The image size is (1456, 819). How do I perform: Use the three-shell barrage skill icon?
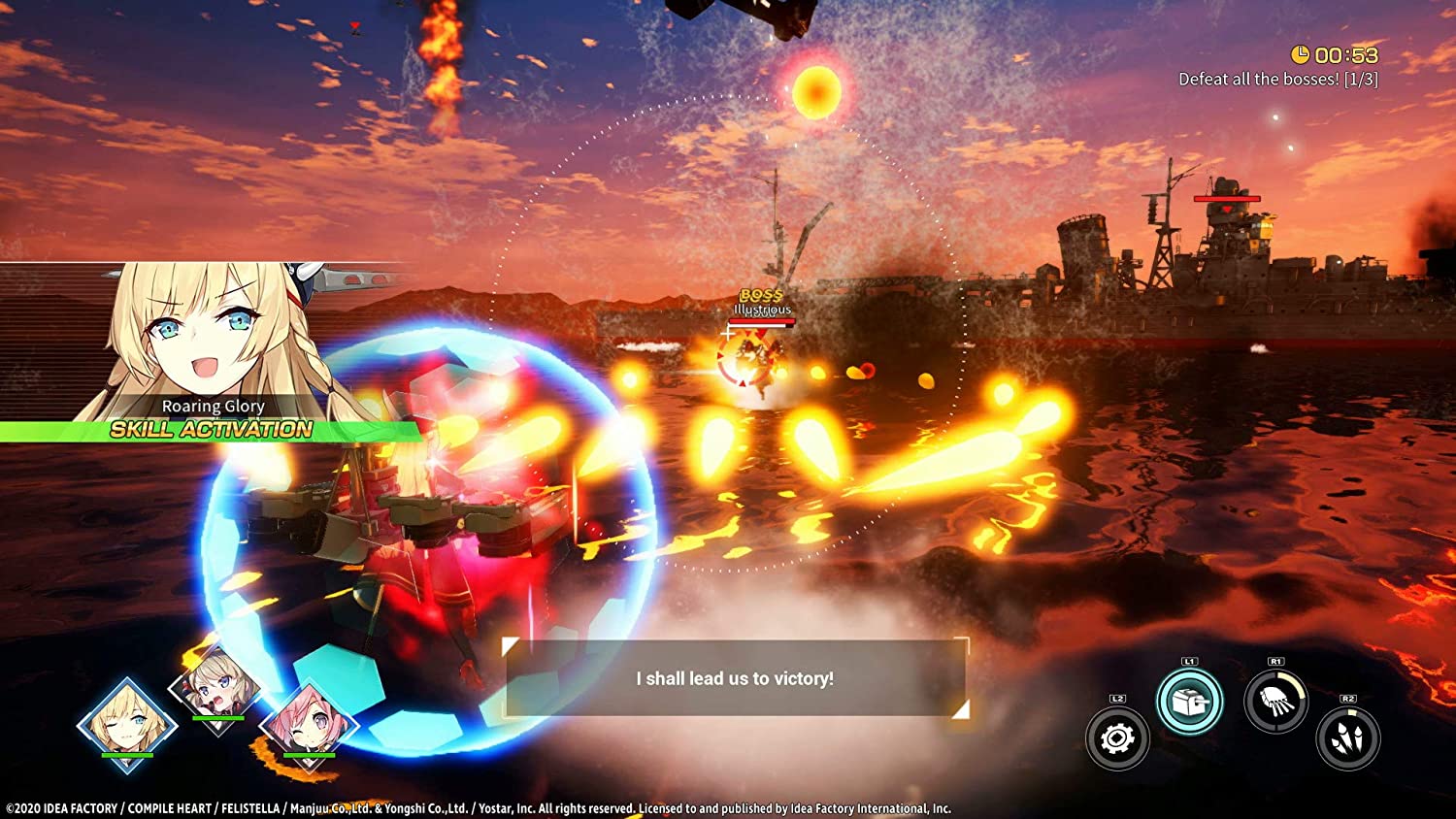pos(1348,738)
